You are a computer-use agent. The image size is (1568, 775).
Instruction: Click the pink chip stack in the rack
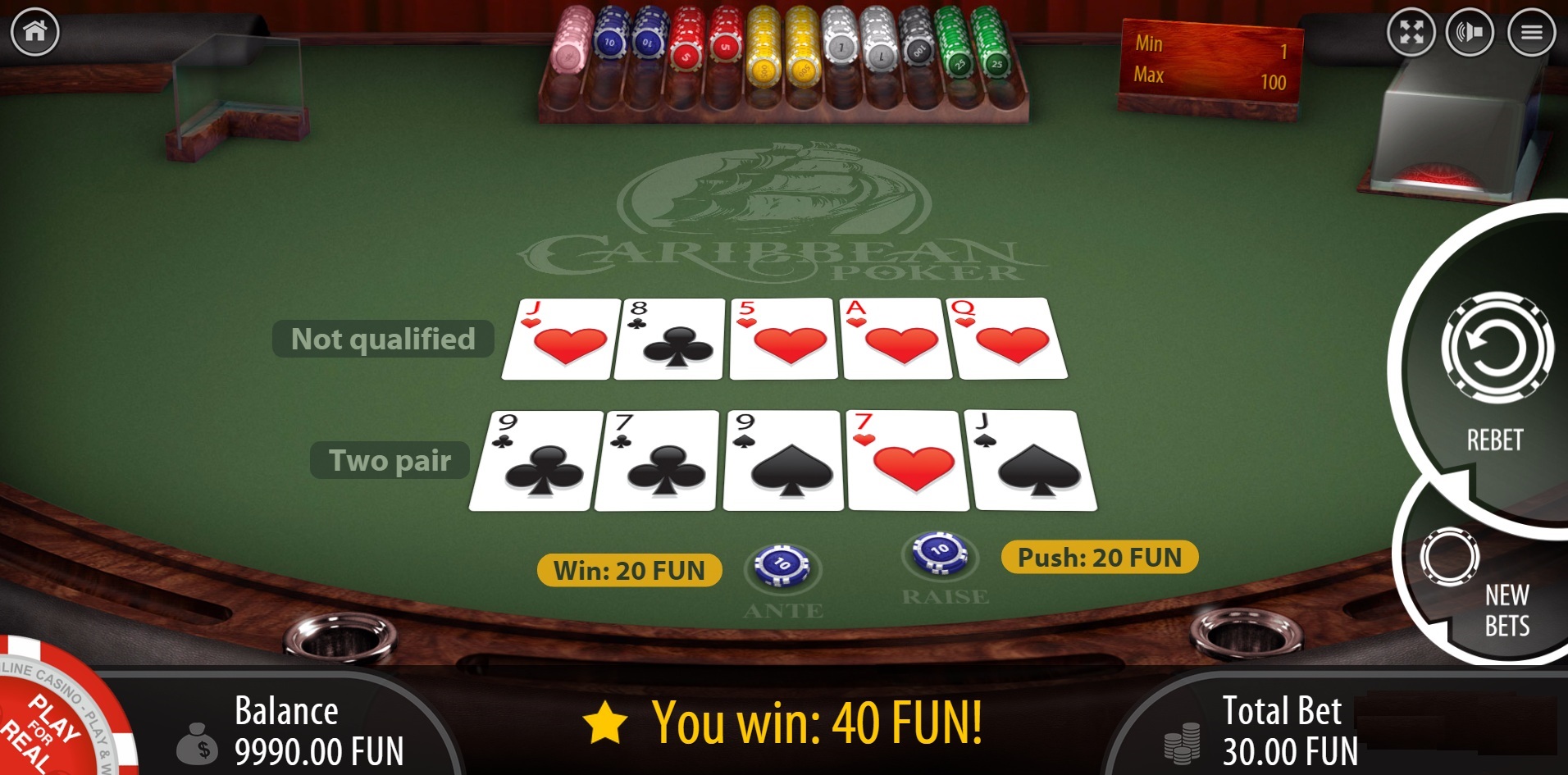(571, 49)
